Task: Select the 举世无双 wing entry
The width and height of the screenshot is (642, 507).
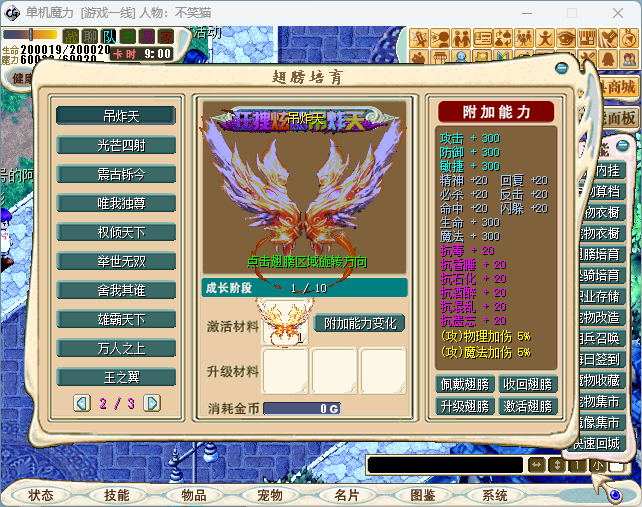Action: [x=116, y=261]
